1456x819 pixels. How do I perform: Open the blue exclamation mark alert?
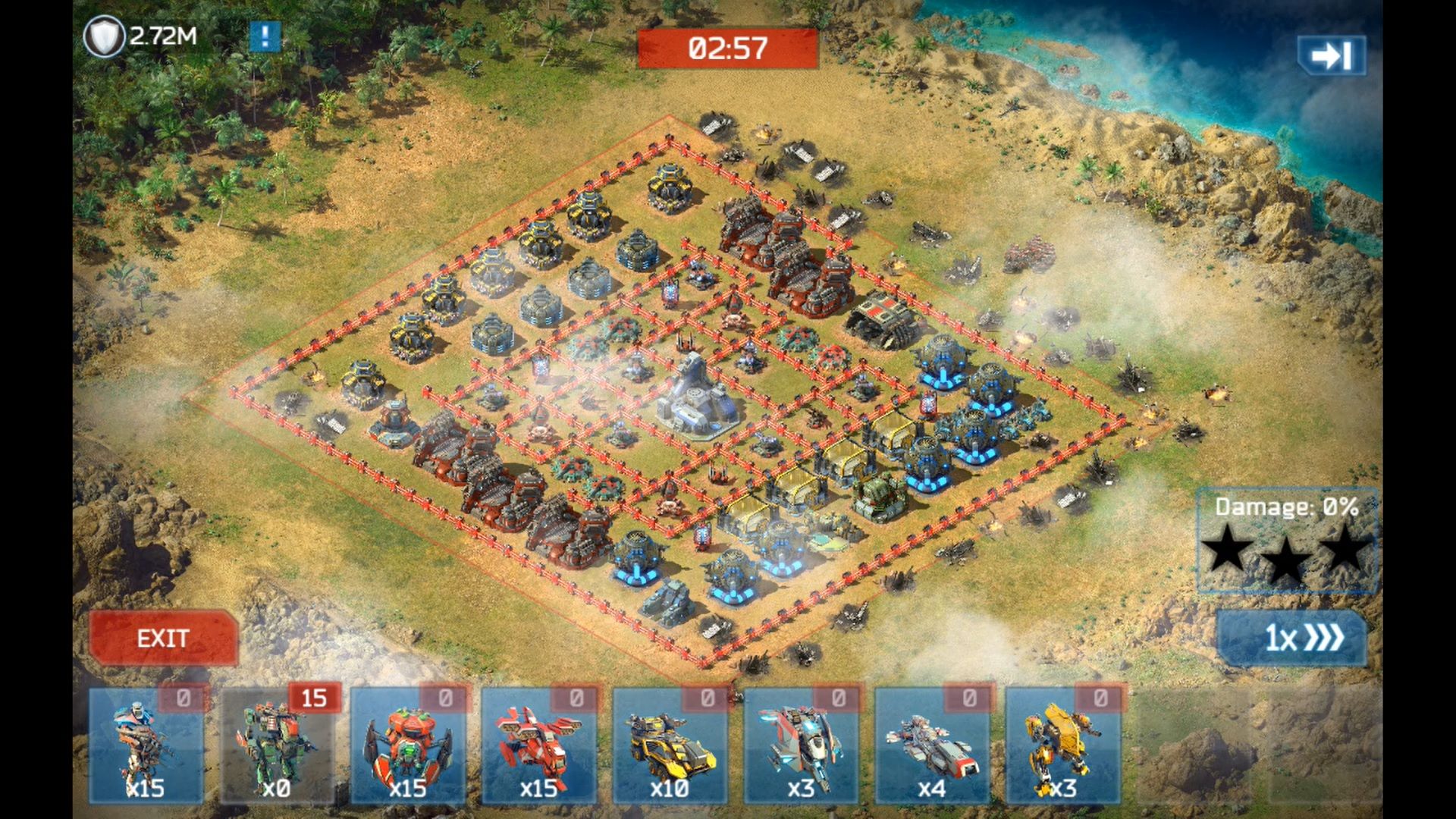coord(265,36)
